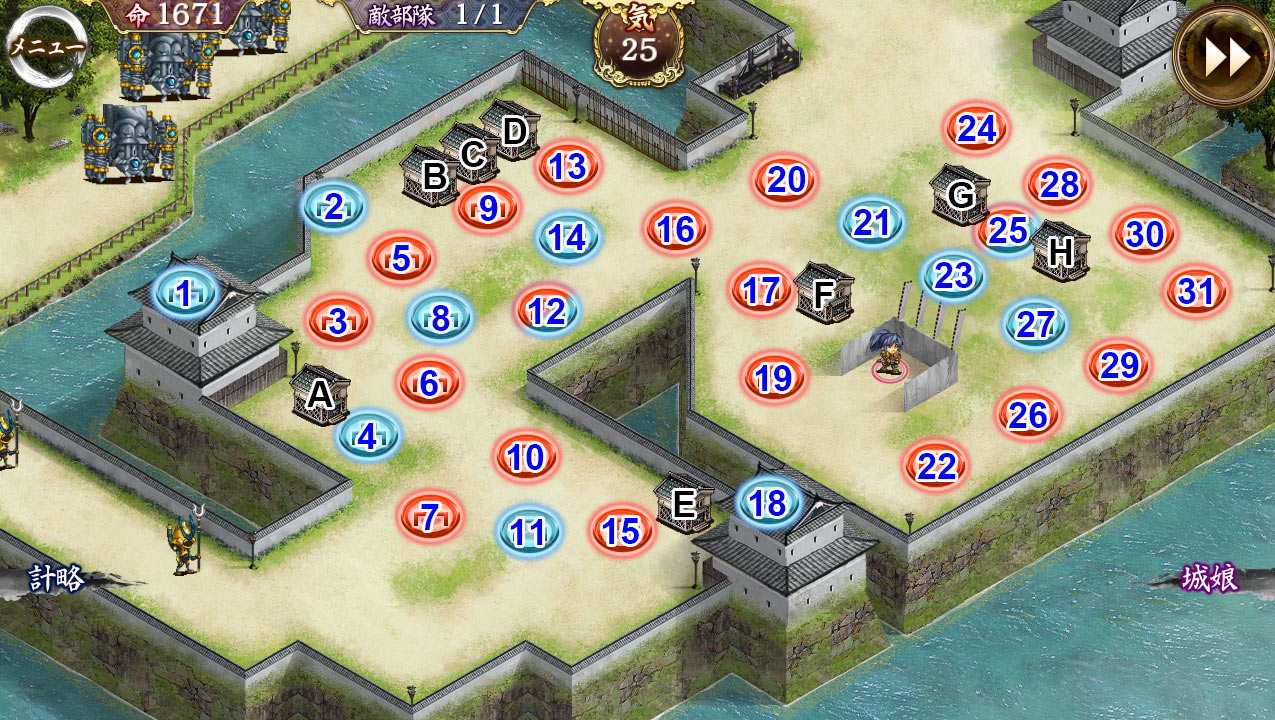Select red deployment tile number 3

click(338, 321)
